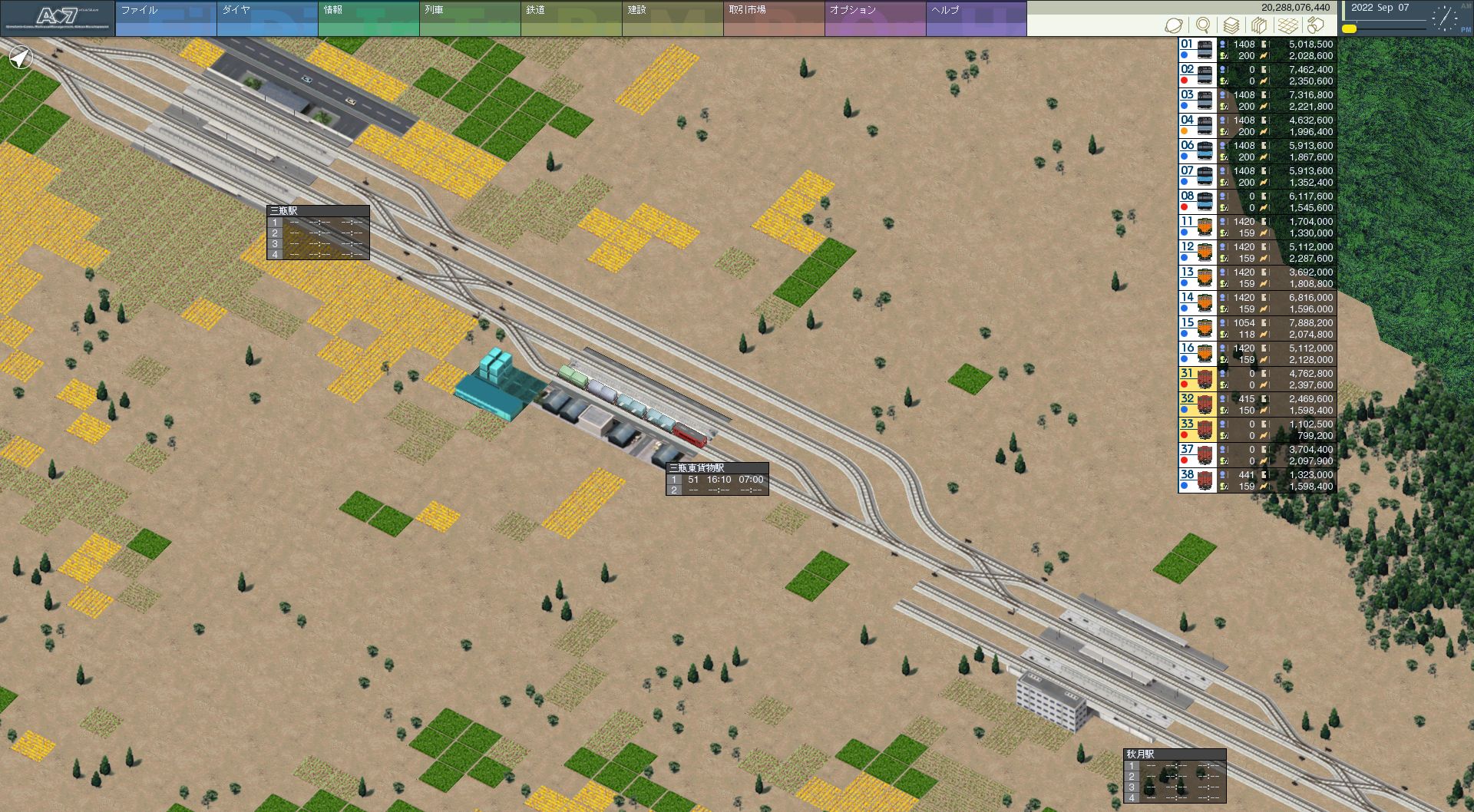
Task: Open the ファイル (File) menu
Action: [x=165, y=18]
